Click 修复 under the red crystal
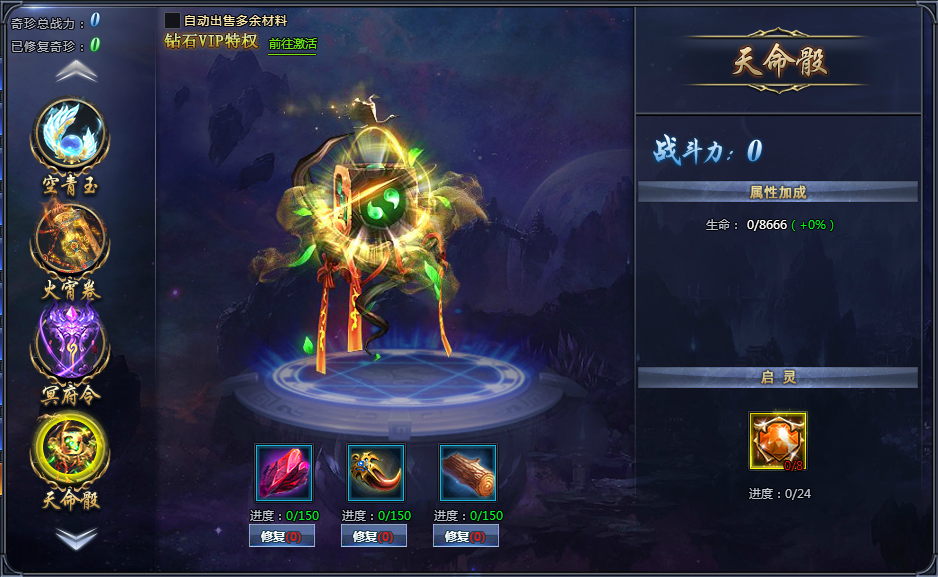 [282, 536]
